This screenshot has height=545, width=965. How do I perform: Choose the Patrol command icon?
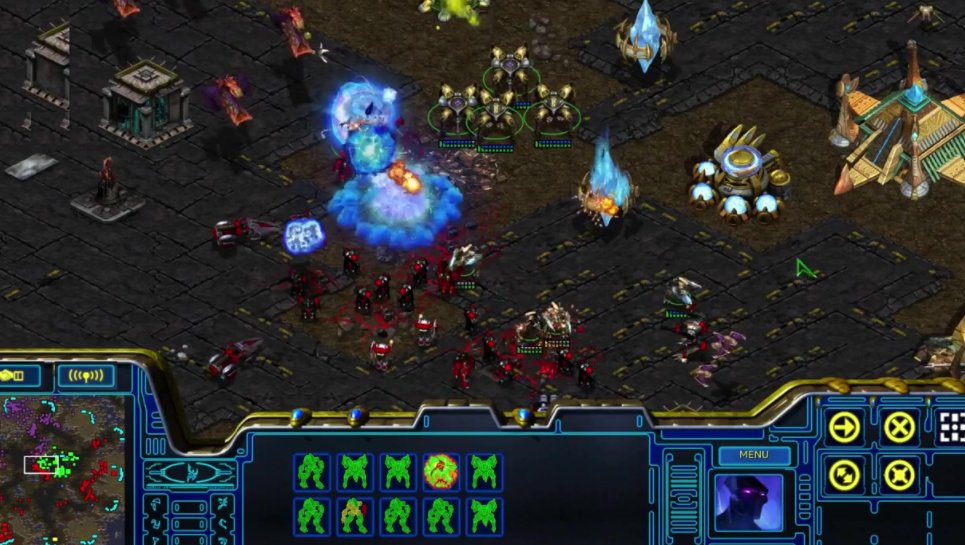pyautogui.click(x=845, y=473)
